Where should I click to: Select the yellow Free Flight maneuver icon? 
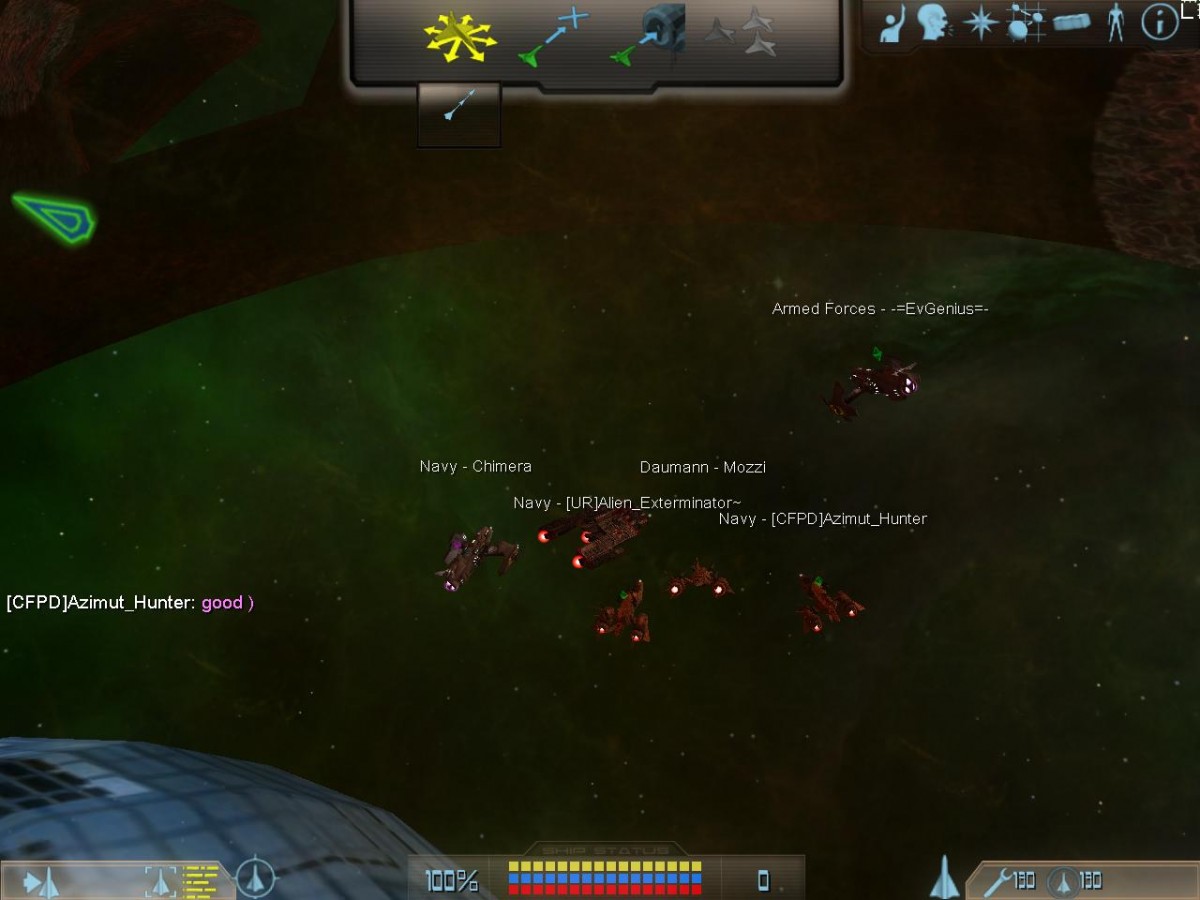coord(460,37)
